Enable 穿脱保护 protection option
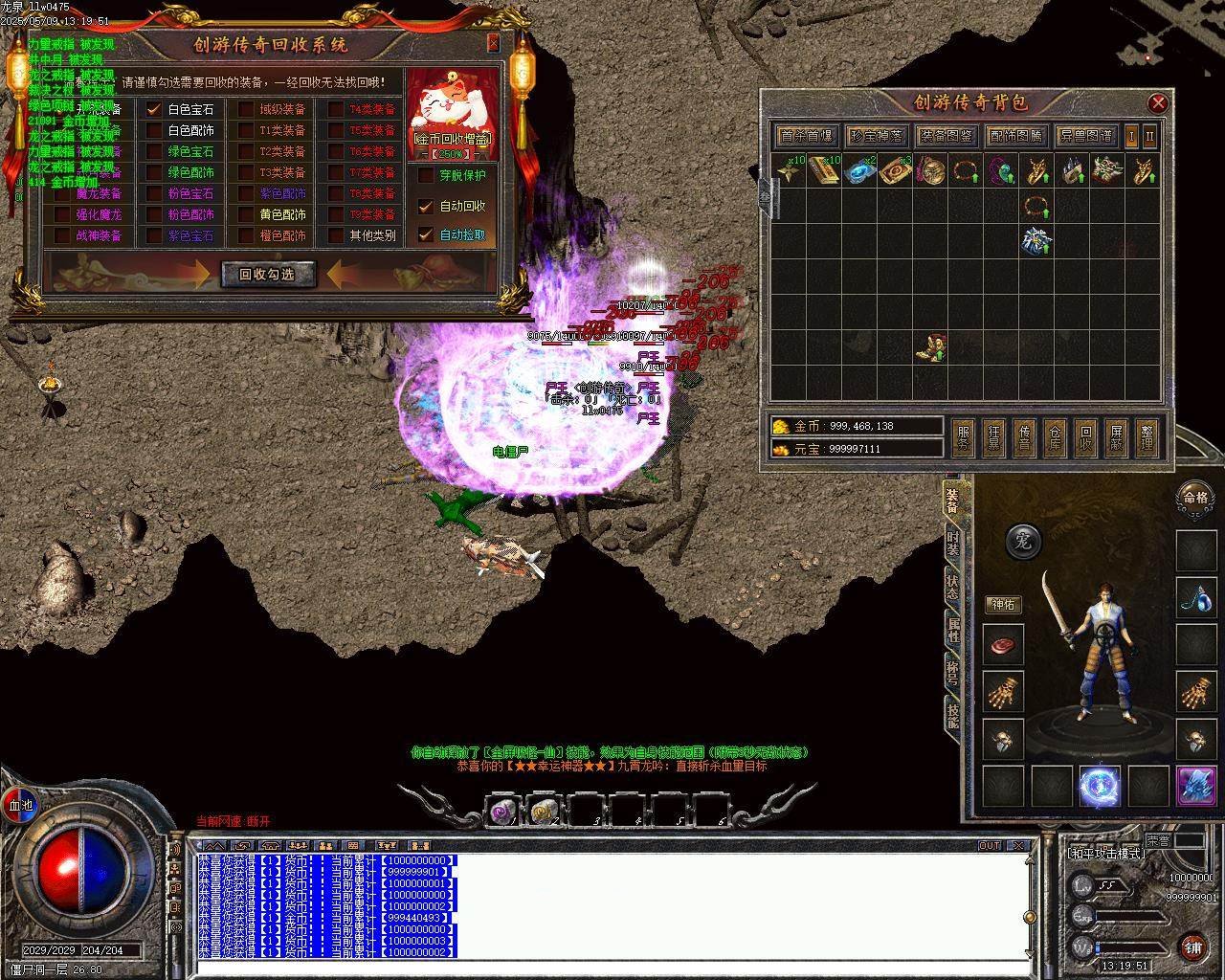Viewport: 1225px width, 980px height. [426, 175]
